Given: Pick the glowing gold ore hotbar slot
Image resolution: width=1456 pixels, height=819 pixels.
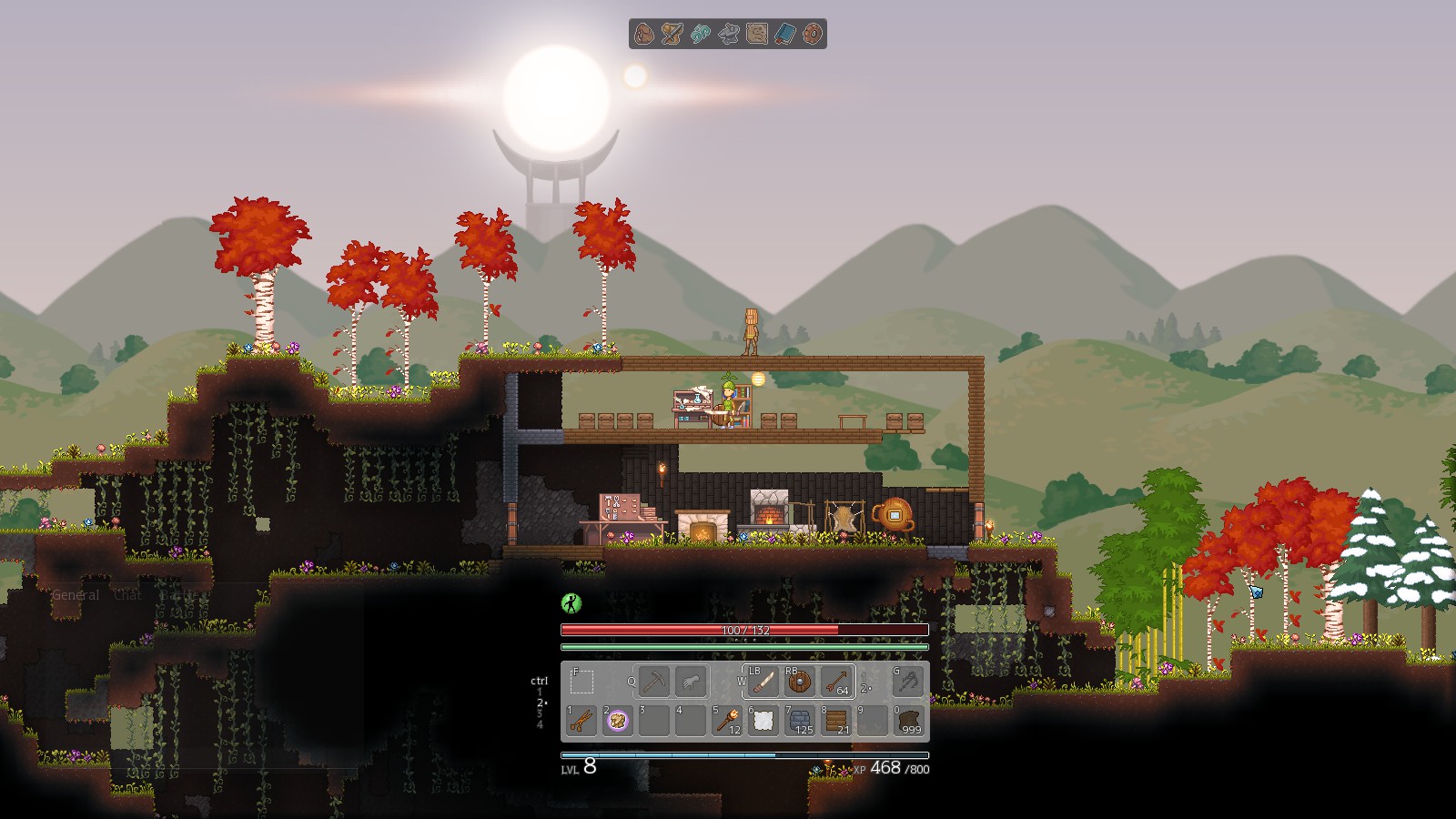Looking at the screenshot, I should point(618,721).
